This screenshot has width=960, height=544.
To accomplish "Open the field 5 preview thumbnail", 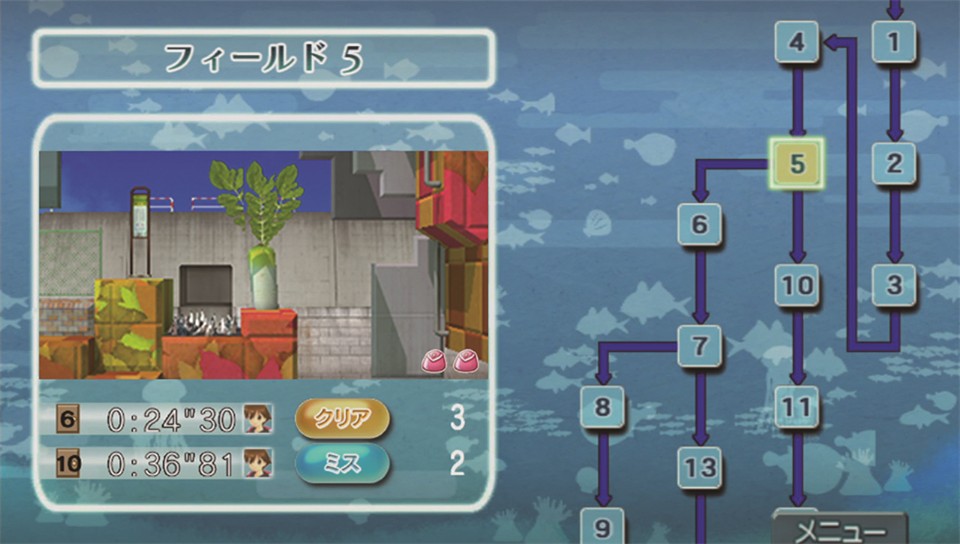I will click(264, 264).
